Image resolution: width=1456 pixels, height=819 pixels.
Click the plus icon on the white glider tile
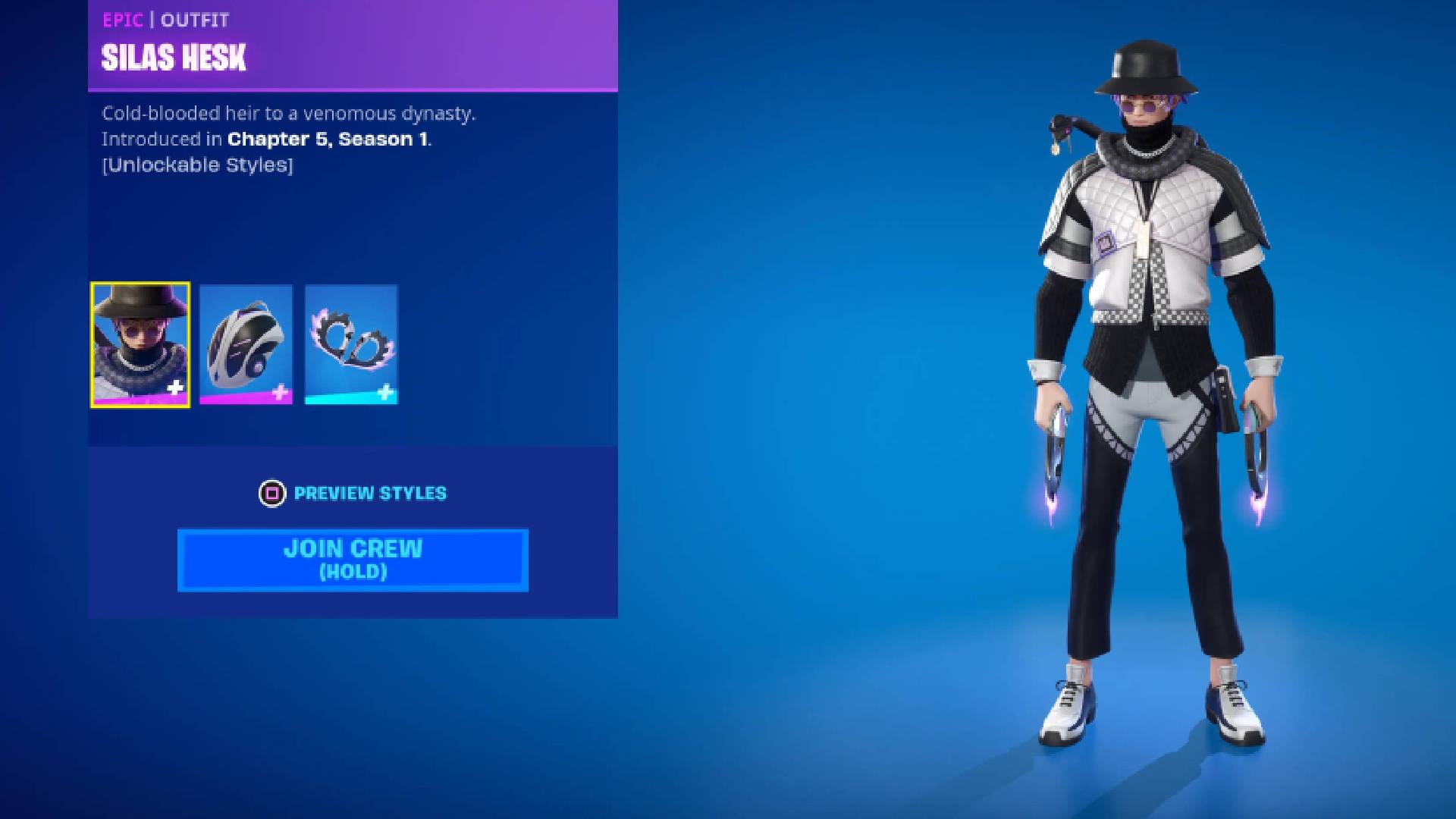point(281,393)
